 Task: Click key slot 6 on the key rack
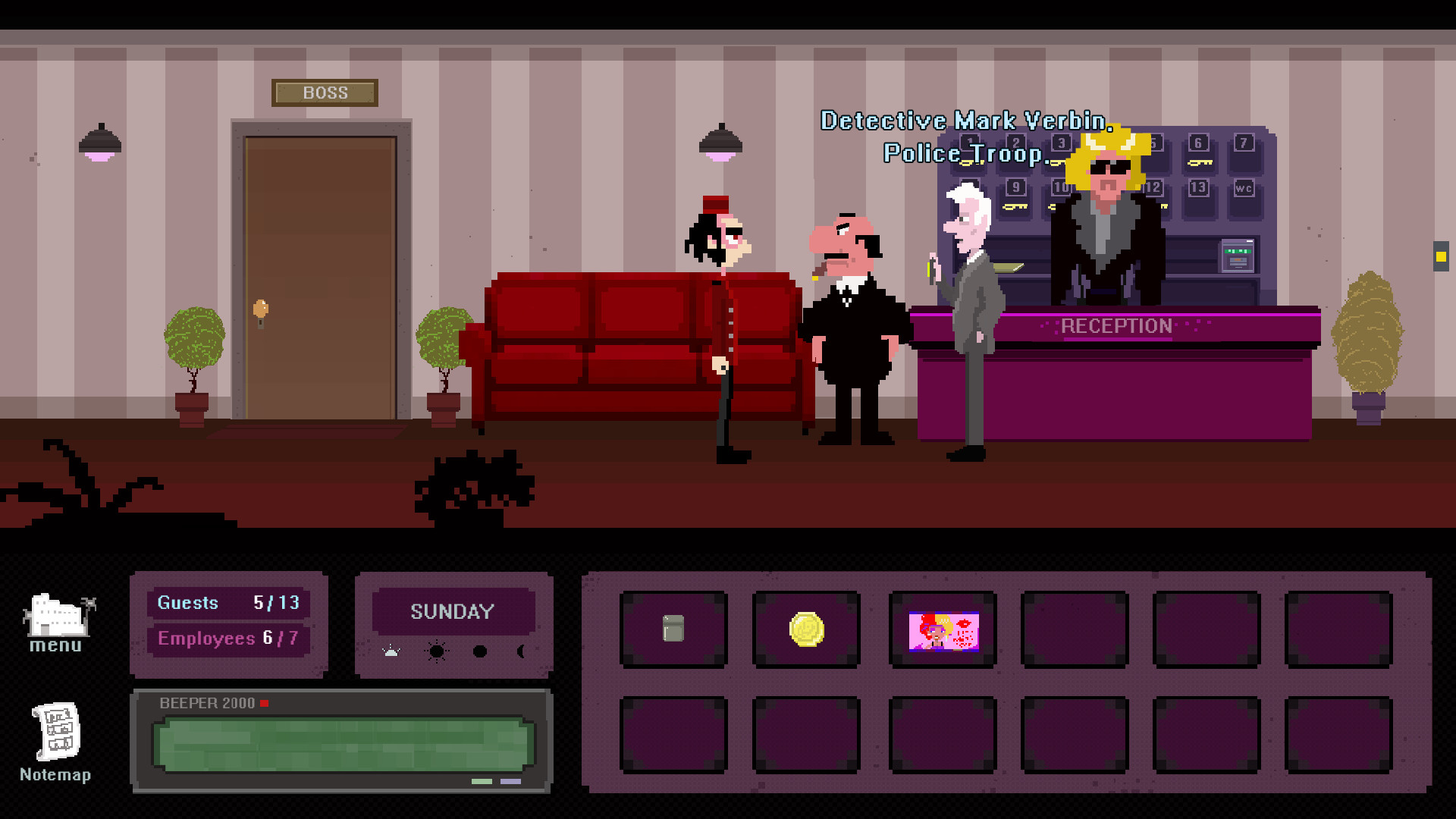click(x=1198, y=143)
